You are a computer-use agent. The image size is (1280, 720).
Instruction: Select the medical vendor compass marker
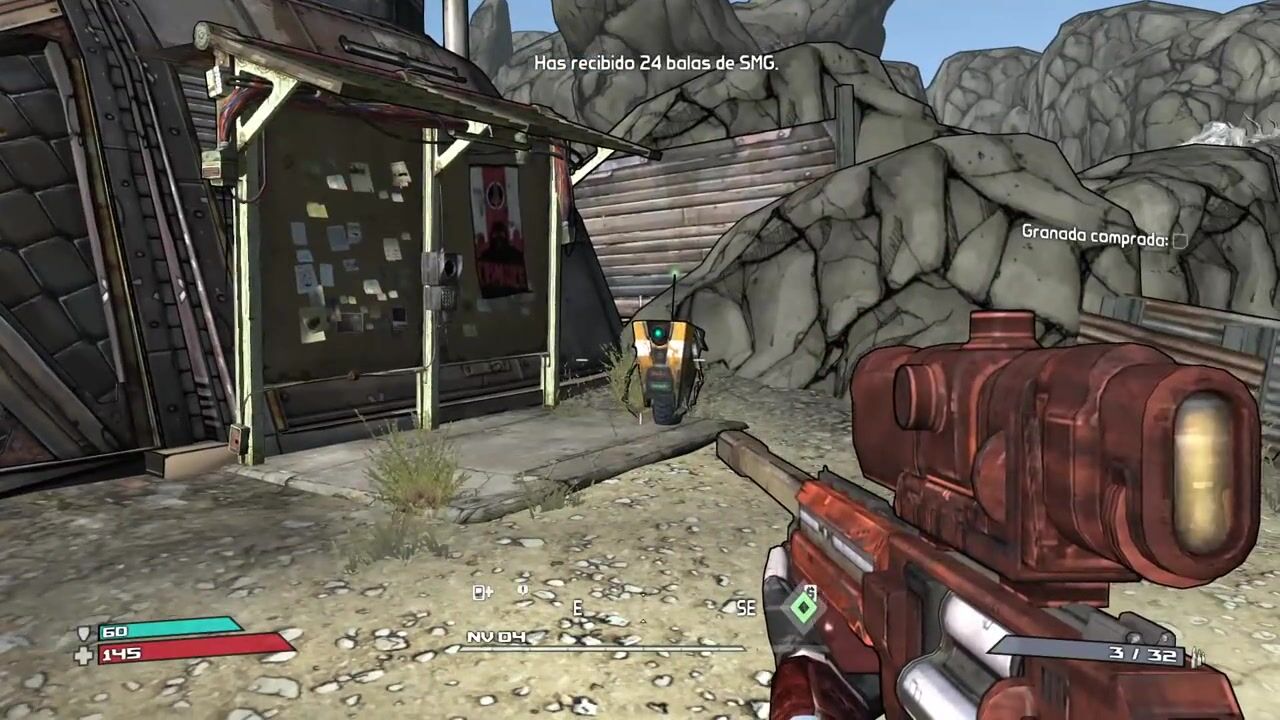(x=482, y=592)
